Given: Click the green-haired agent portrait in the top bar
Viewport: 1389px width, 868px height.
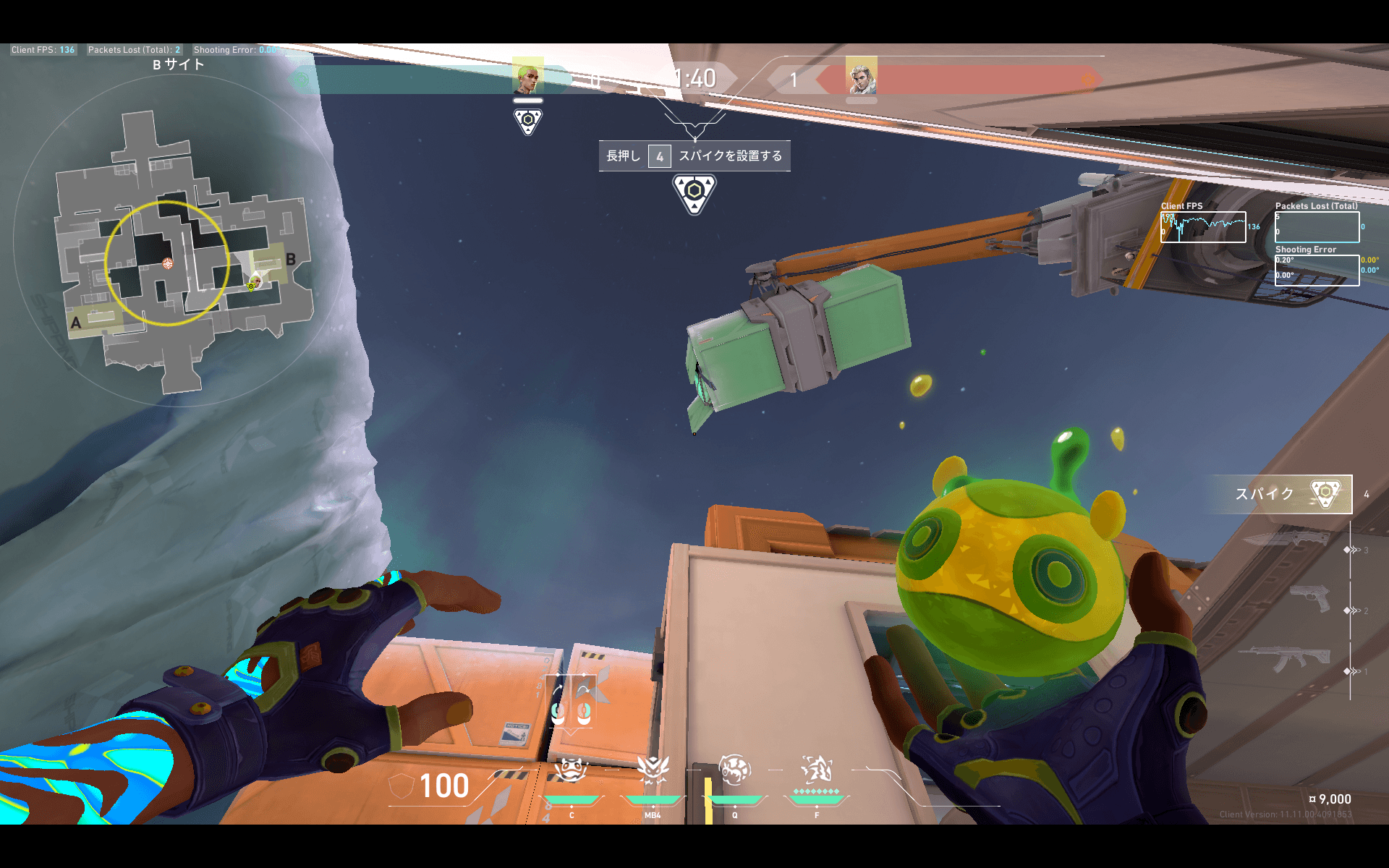Looking at the screenshot, I should tap(527, 75).
